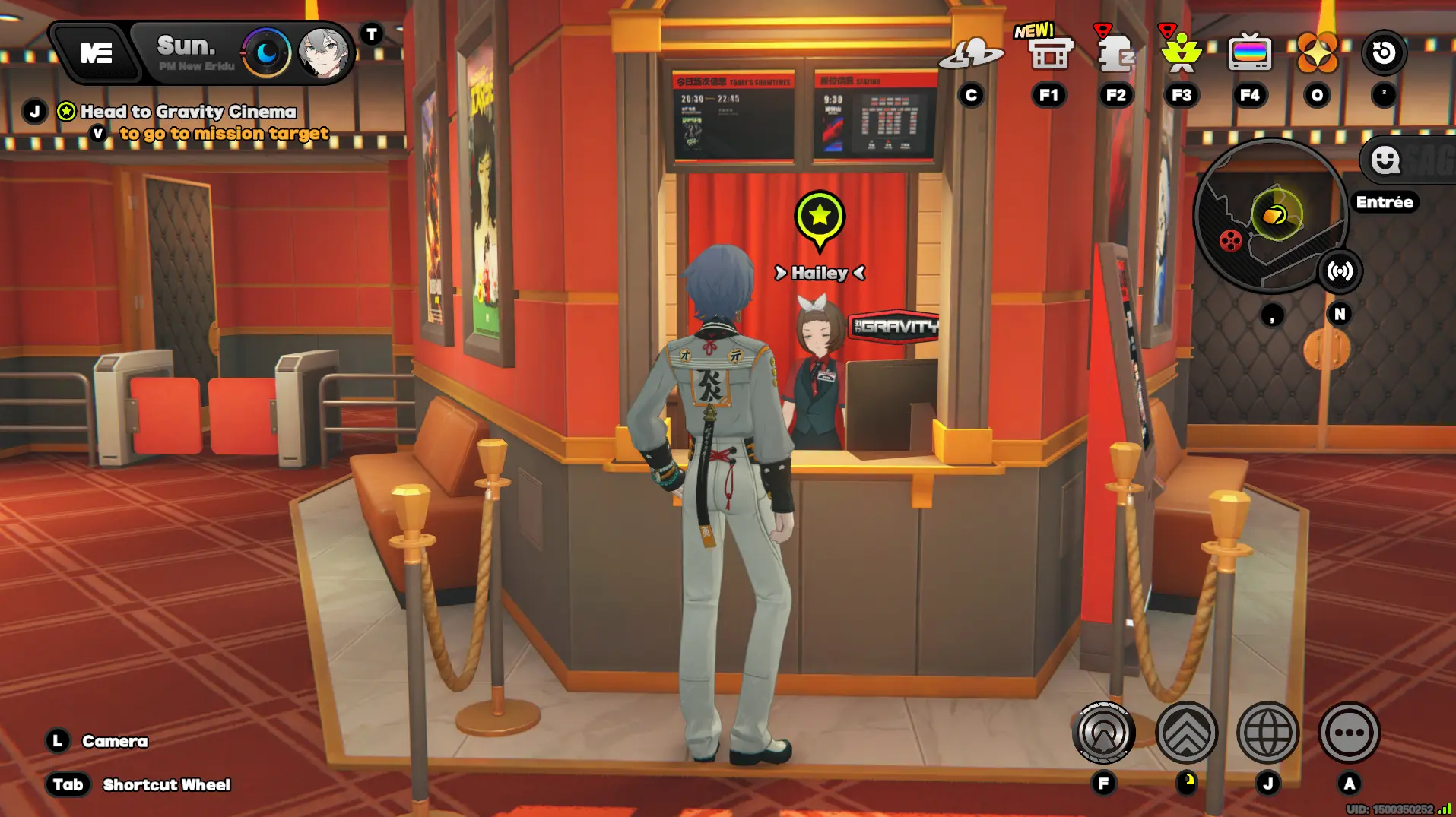Open the three-dots more options button

tap(1349, 733)
